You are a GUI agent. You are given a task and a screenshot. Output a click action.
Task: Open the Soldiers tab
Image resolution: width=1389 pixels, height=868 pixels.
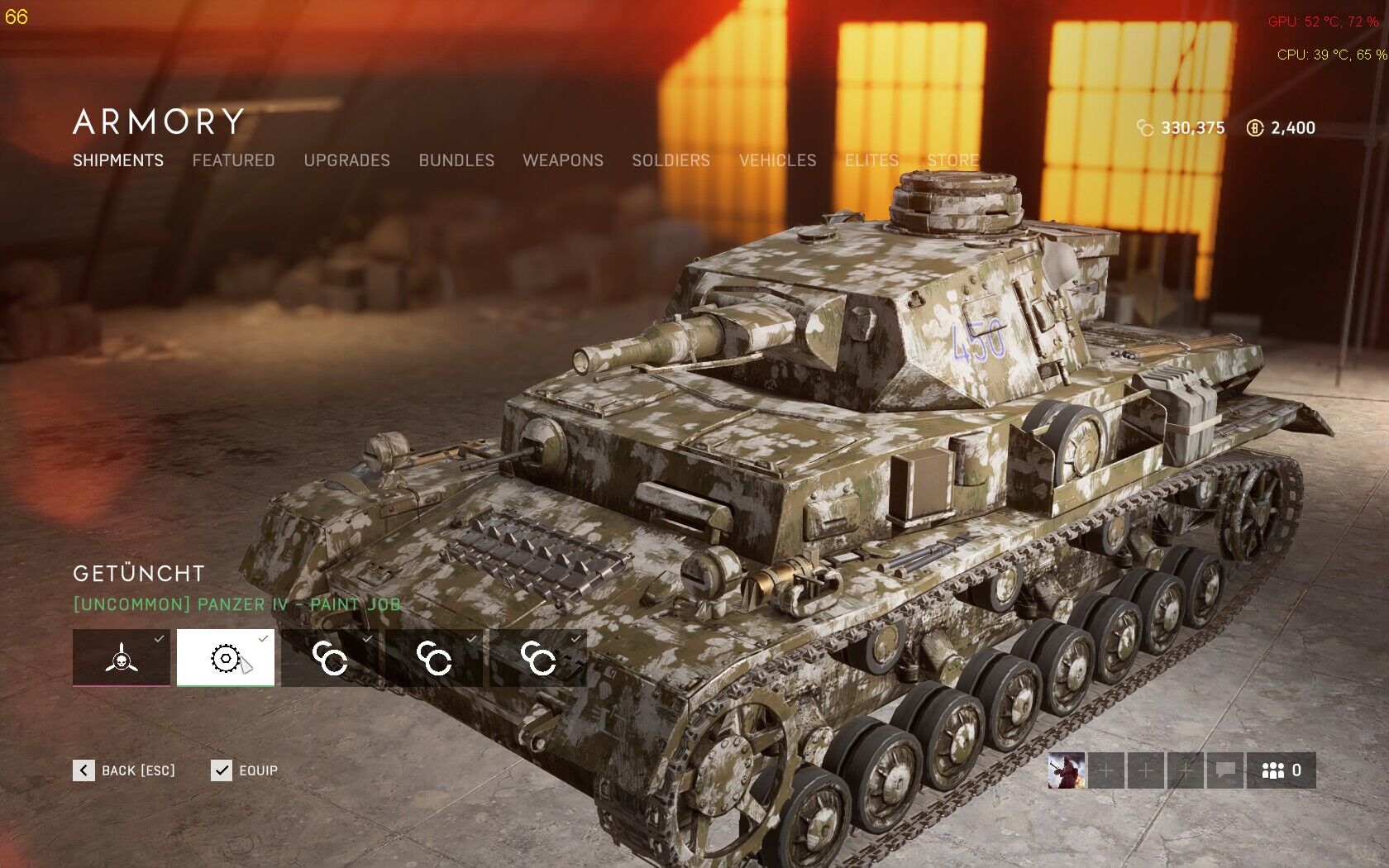(671, 160)
